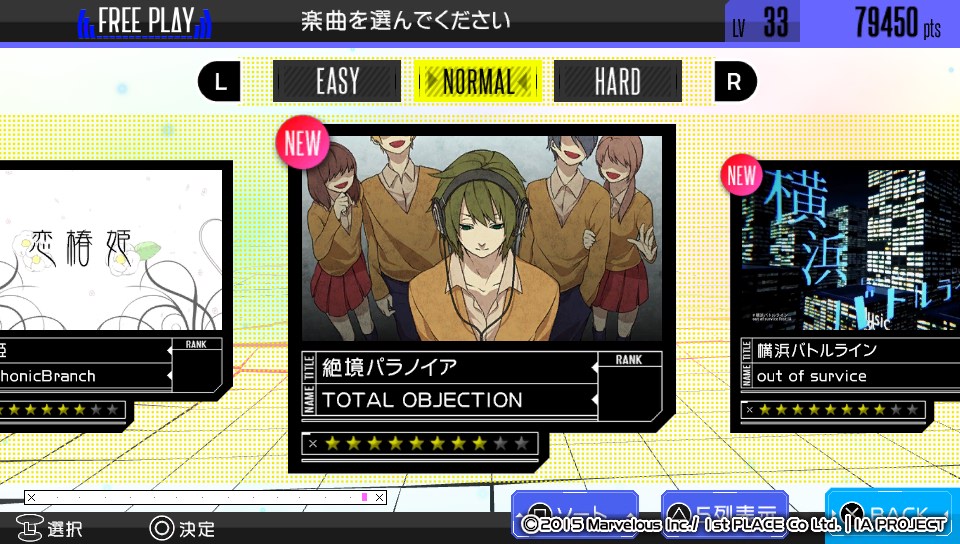Switch to EASY difficulty
Screen dimensions: 960x544
(x=337, y=82)
